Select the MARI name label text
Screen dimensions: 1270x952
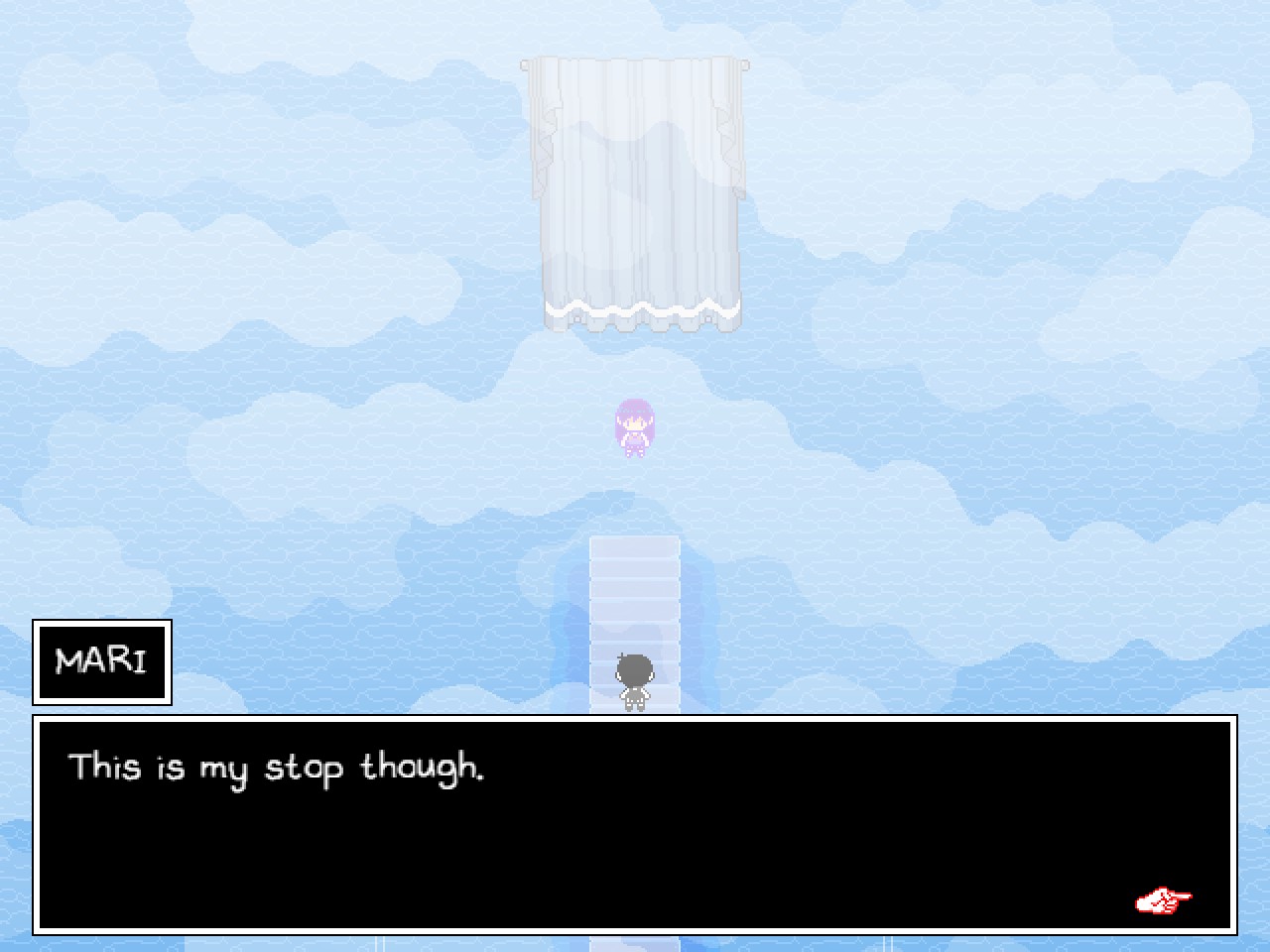(101, 660)
